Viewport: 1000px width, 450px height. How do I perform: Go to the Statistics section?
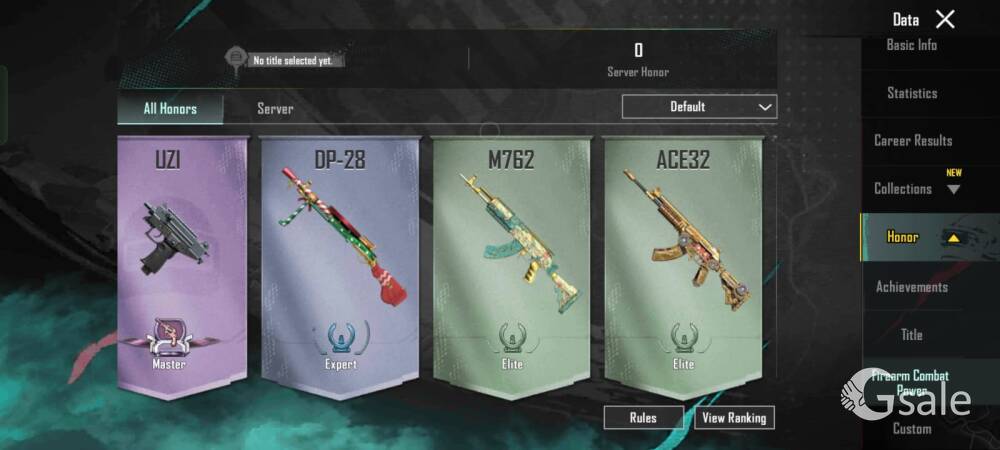(912, 93)
